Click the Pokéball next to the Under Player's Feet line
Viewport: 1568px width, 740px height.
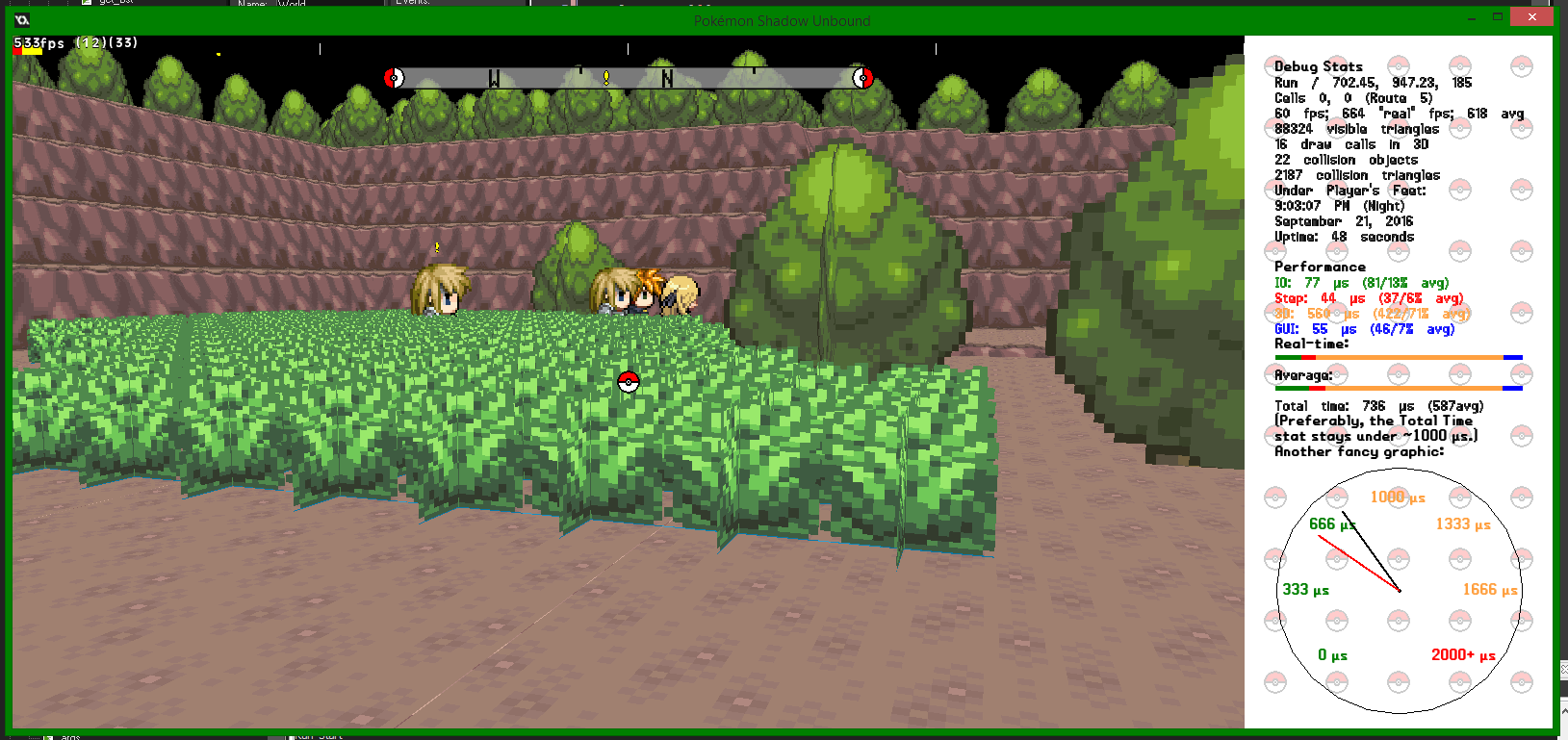pyautogui.click(x=1274, y=189)
